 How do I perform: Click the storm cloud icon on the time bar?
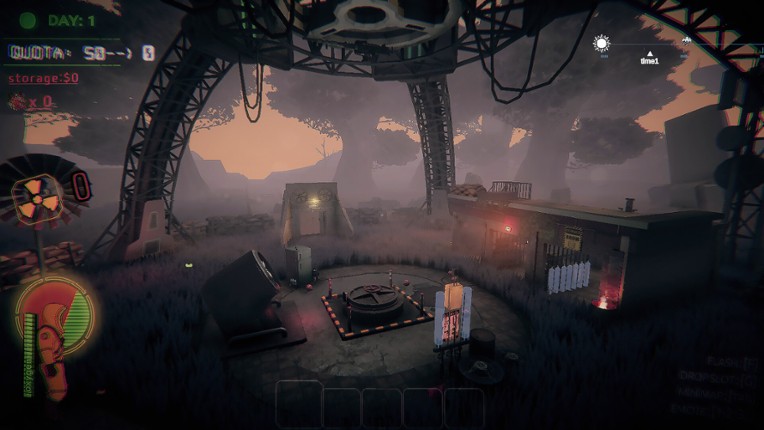point(687,42)
